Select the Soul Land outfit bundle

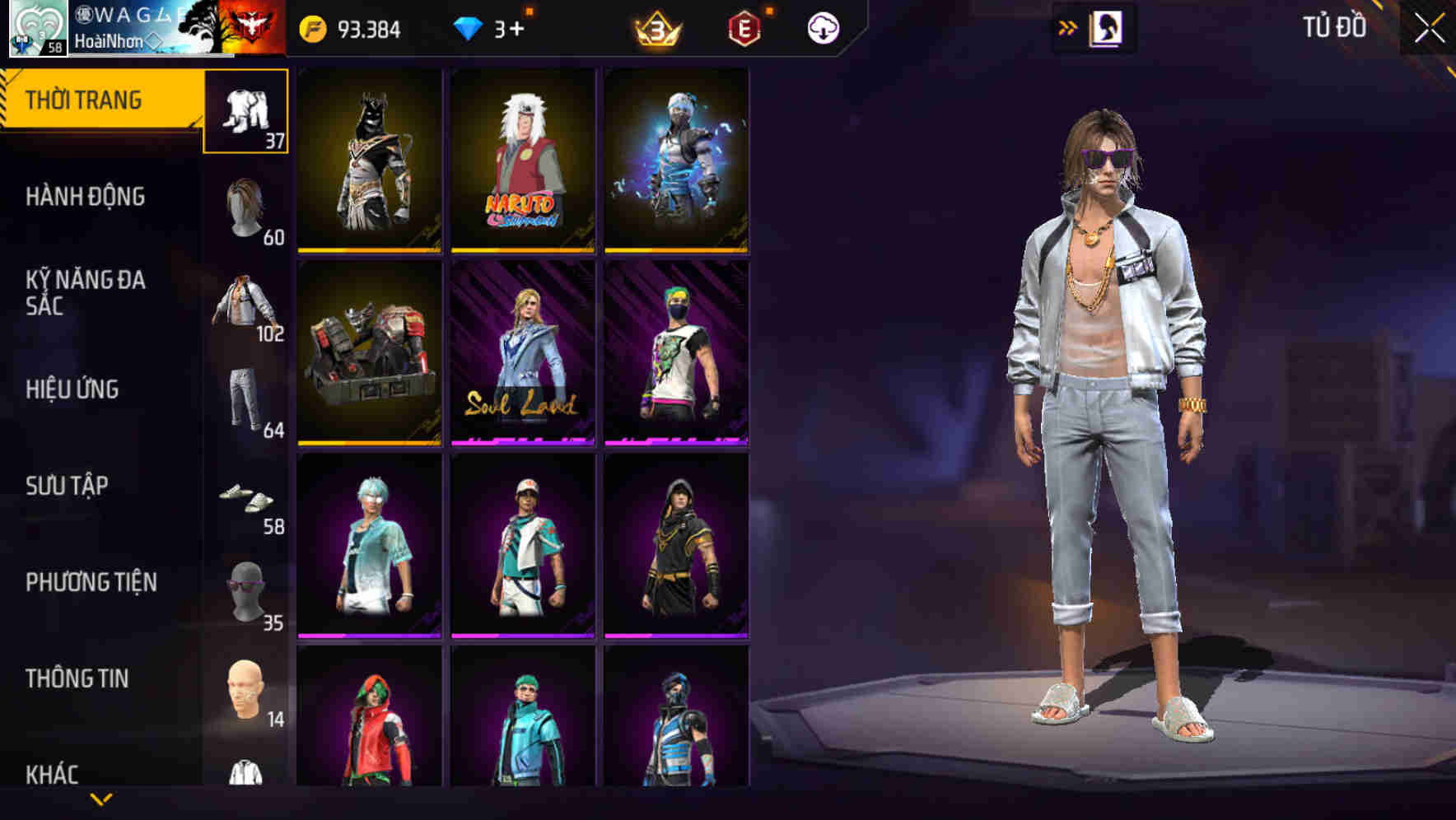pyautogui.click(x=523, y=353)
